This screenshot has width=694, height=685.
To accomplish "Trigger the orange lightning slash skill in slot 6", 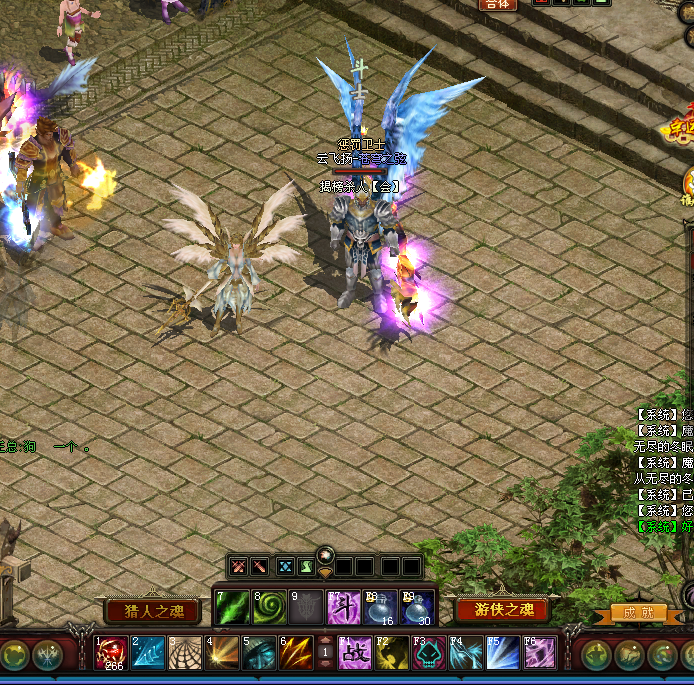I will (x=295, y=653).
